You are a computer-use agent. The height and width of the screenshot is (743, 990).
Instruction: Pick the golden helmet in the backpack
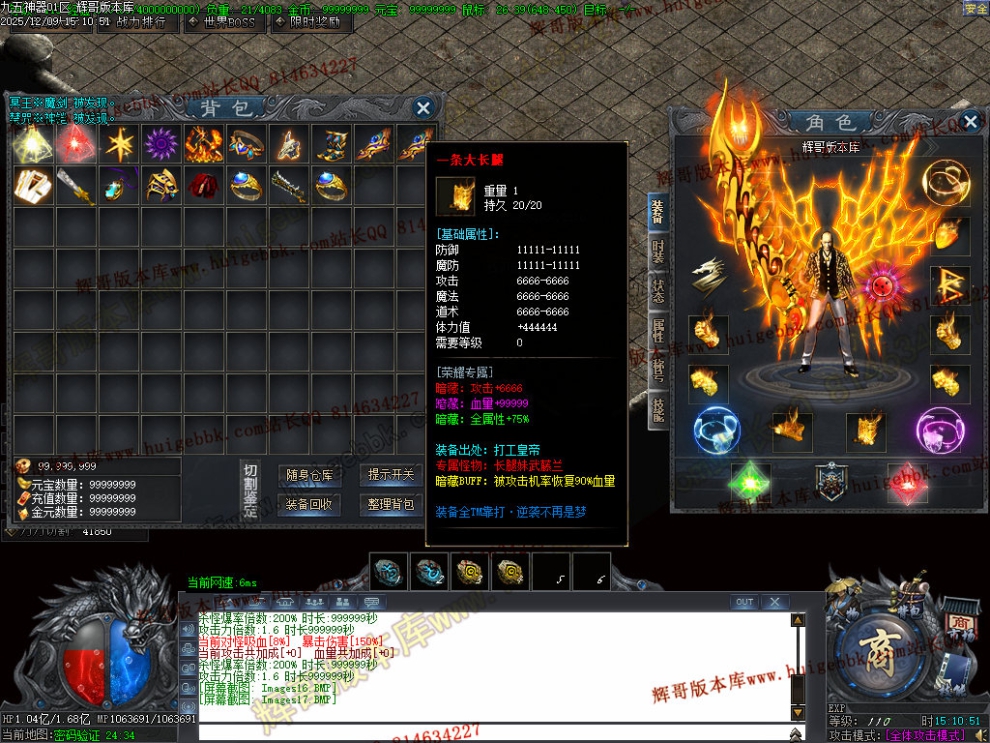point(161,186)
